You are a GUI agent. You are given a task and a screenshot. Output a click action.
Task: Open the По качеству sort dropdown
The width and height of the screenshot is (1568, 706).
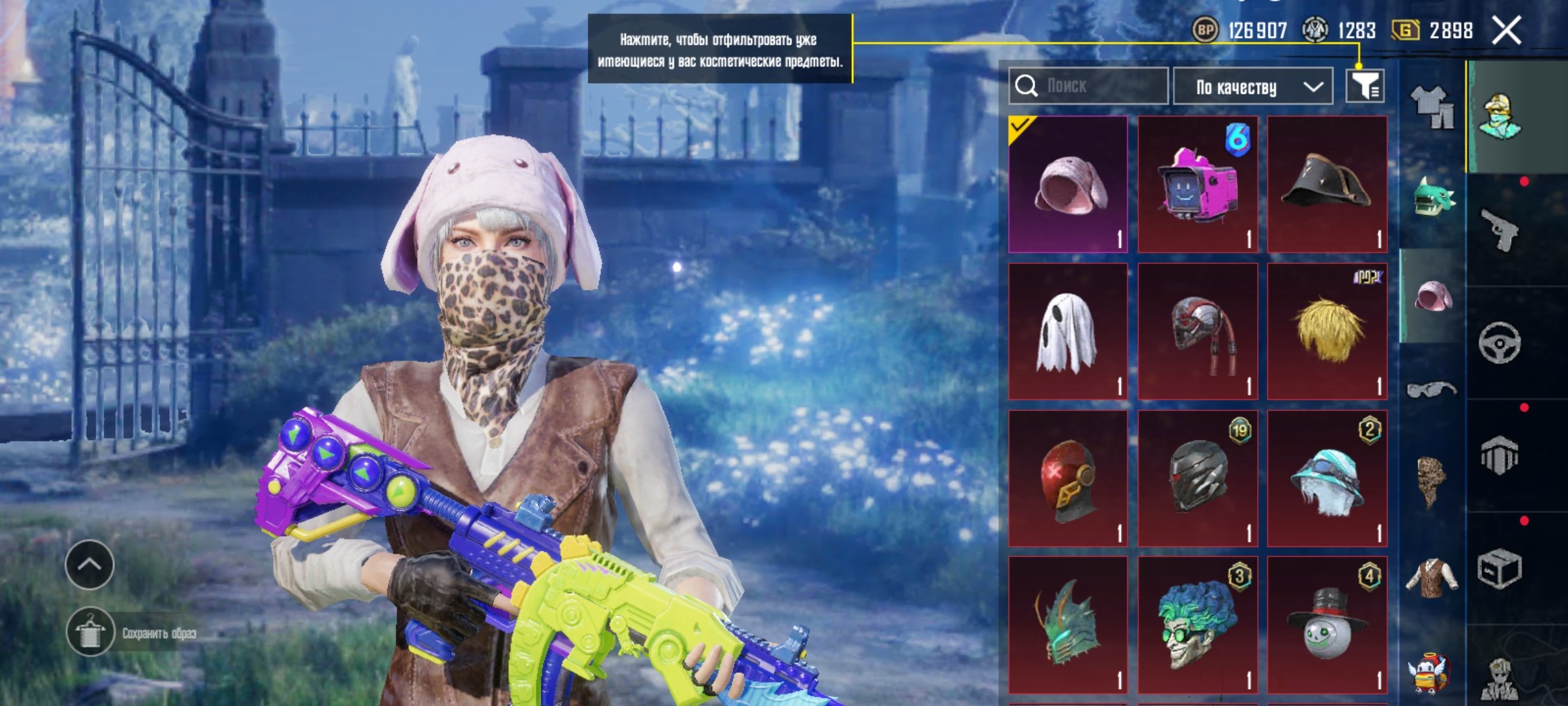pos(1253,86)
